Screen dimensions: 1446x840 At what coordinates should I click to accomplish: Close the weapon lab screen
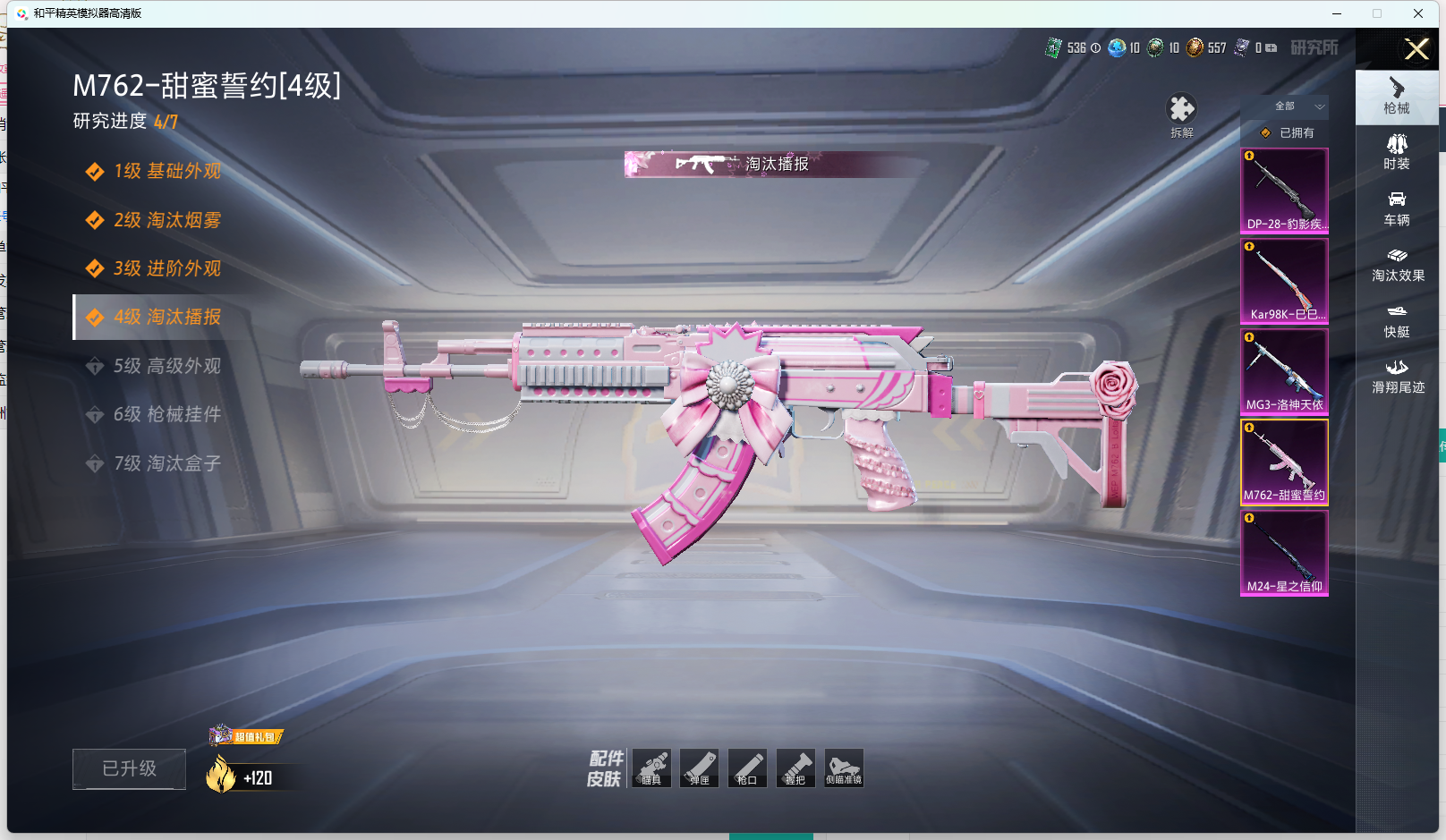click(x=1416, y=49)
